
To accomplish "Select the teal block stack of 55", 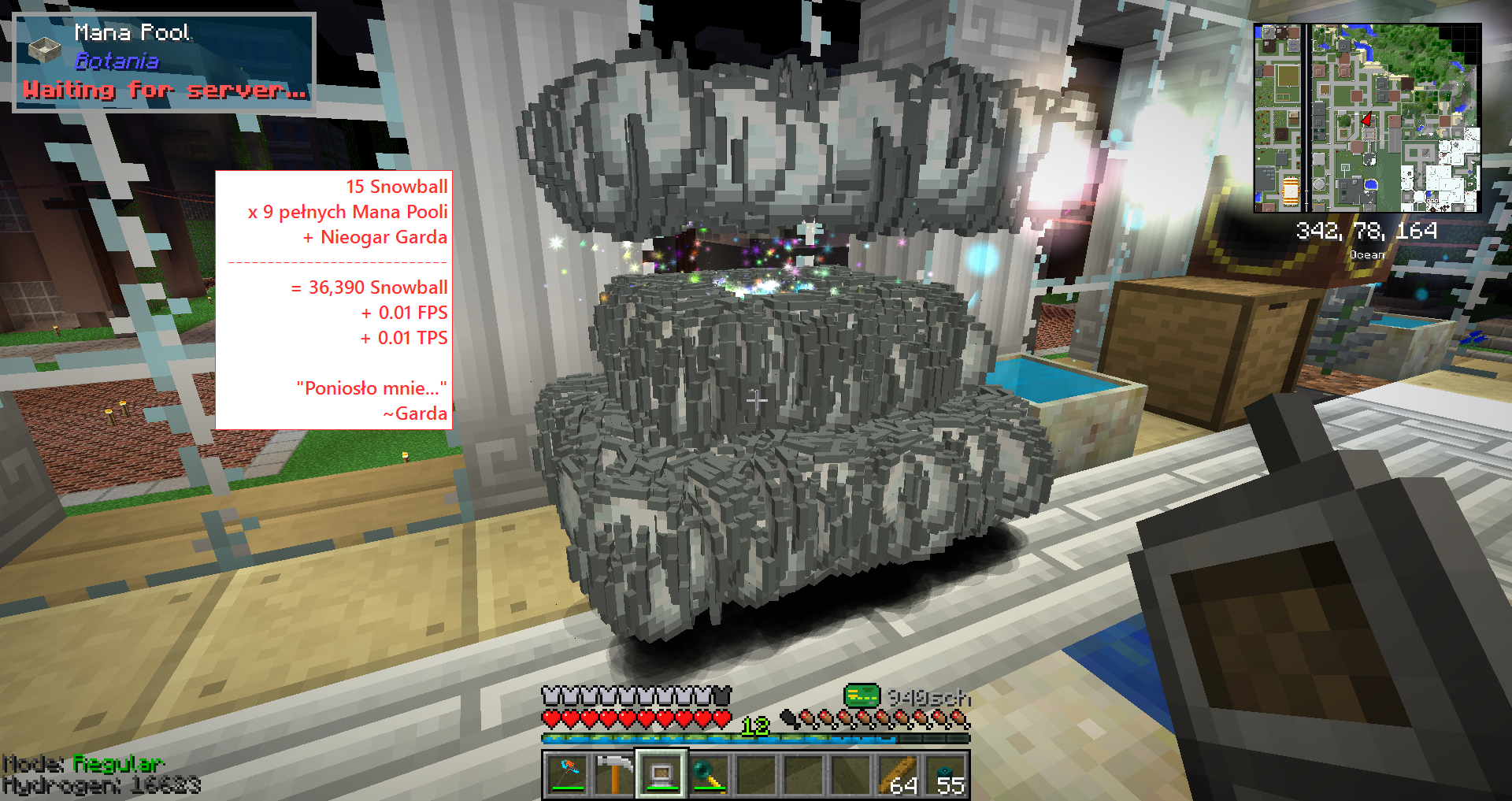I will (x=947, y=774).
